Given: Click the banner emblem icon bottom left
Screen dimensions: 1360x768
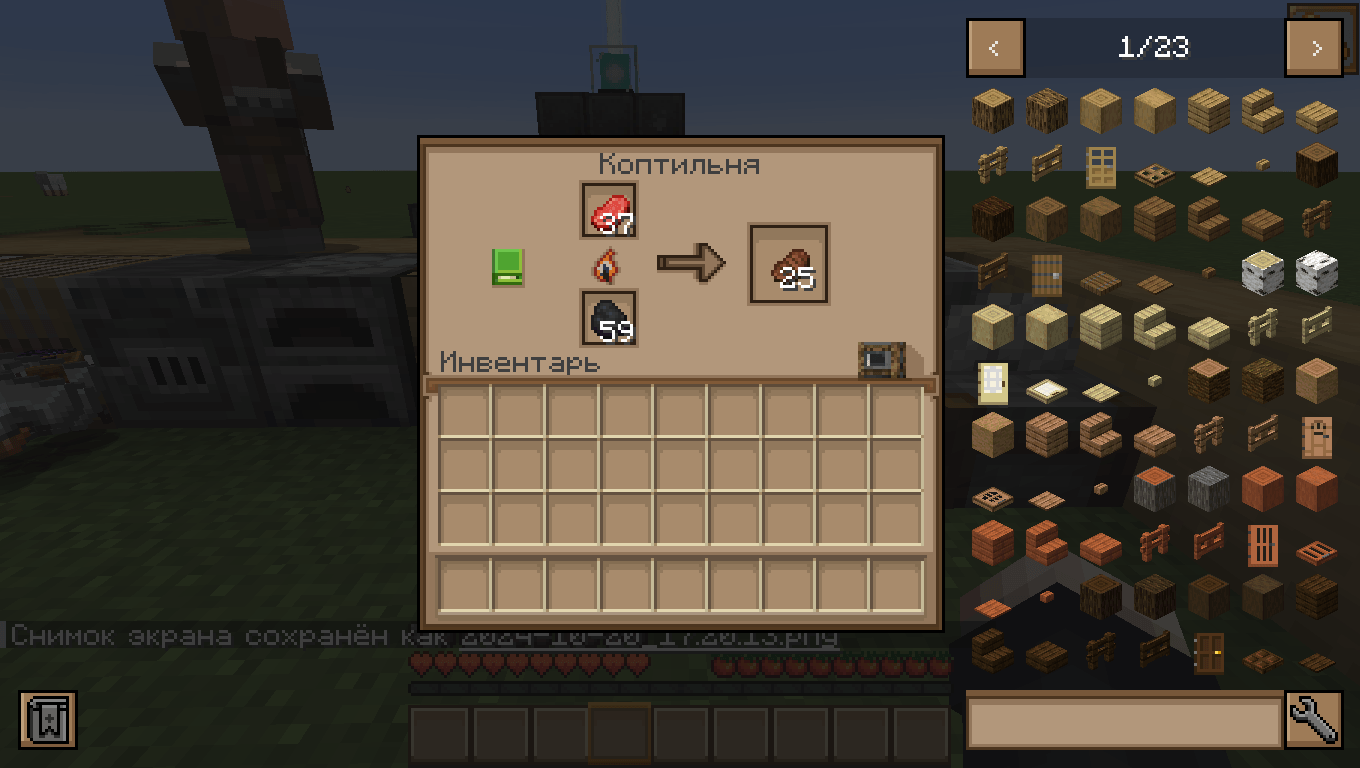Looking at the screenshot, I should coord(48,721).
